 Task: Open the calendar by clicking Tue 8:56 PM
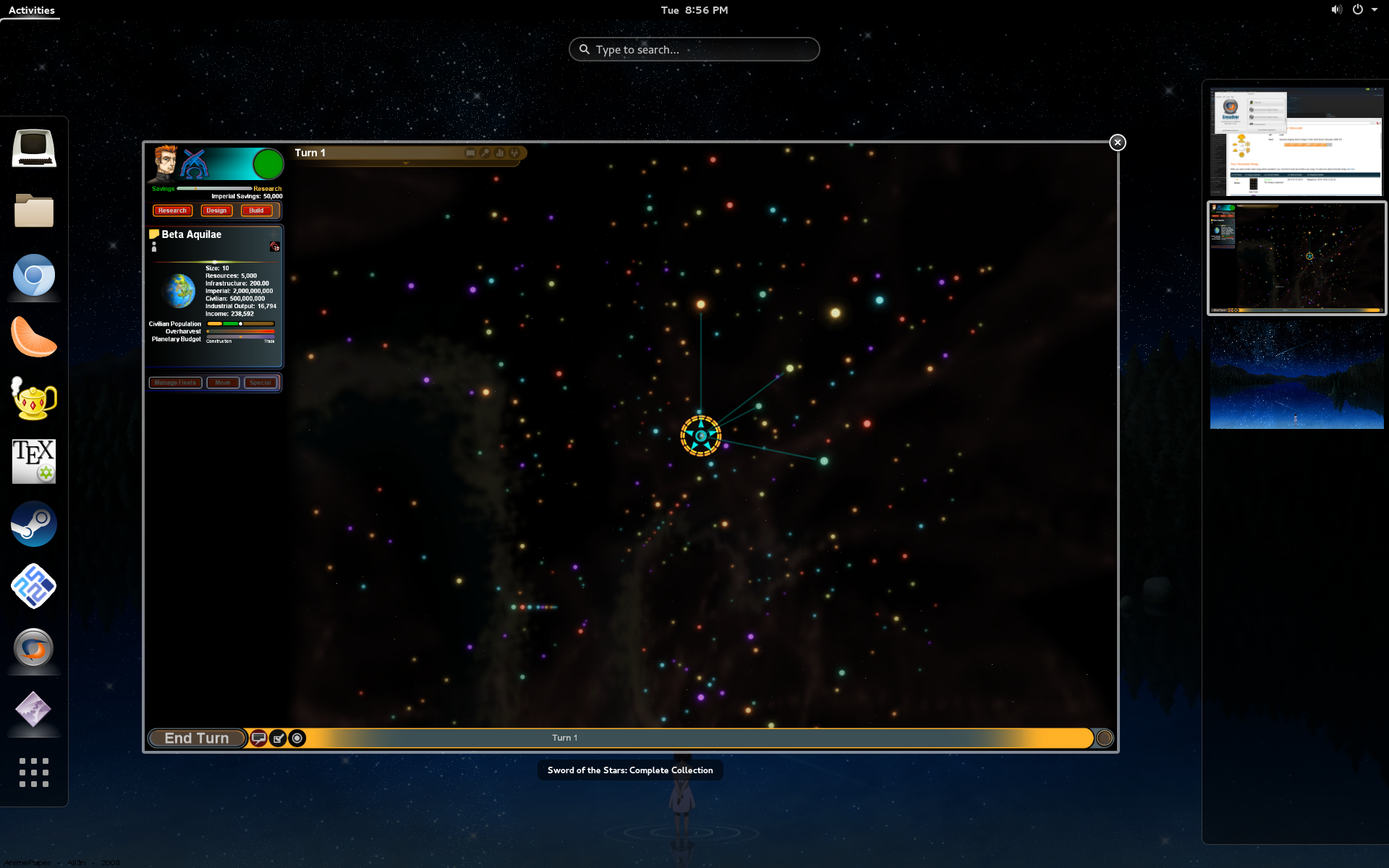[693, 10]
